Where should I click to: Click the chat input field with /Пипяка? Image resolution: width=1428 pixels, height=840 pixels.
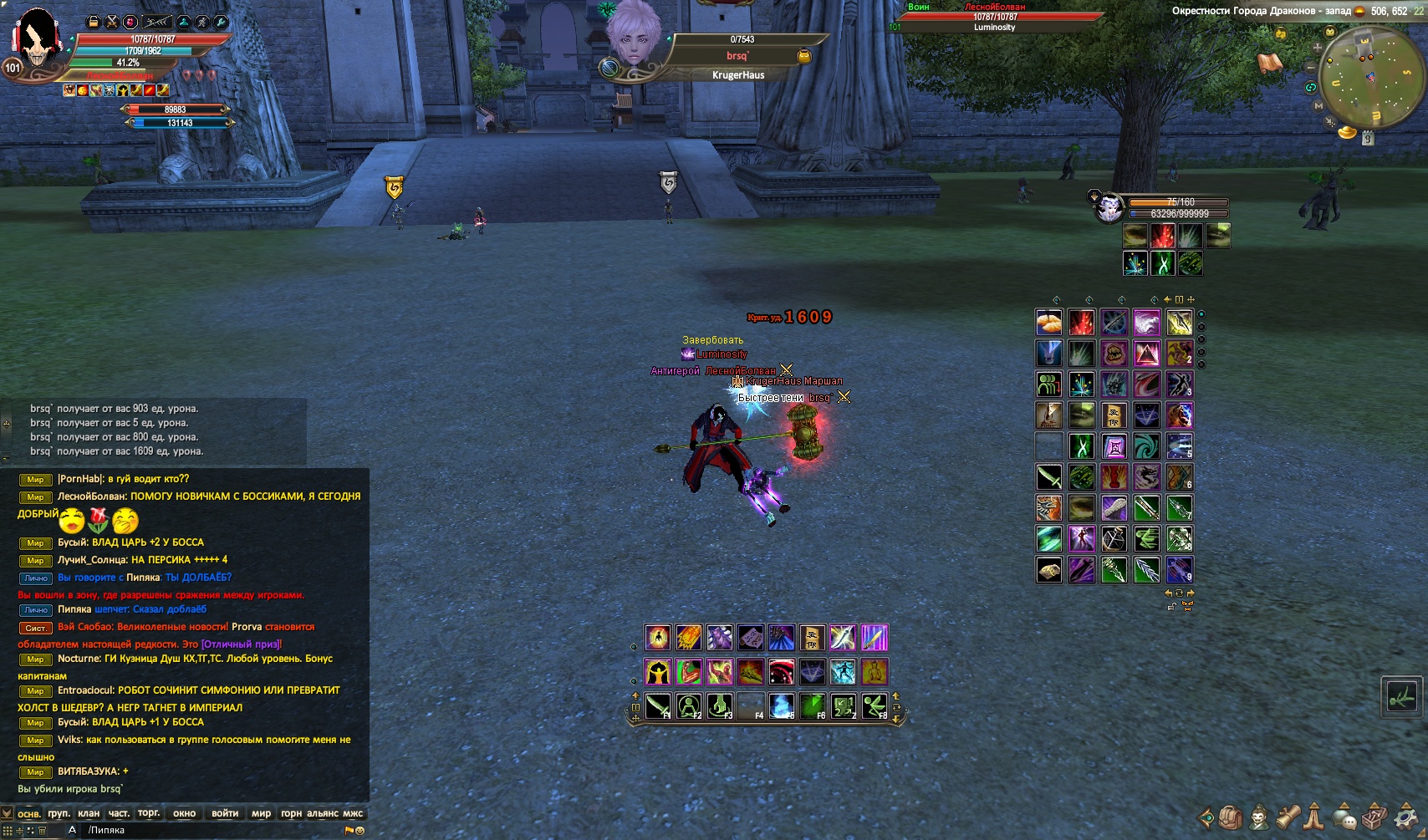(209, 830)
